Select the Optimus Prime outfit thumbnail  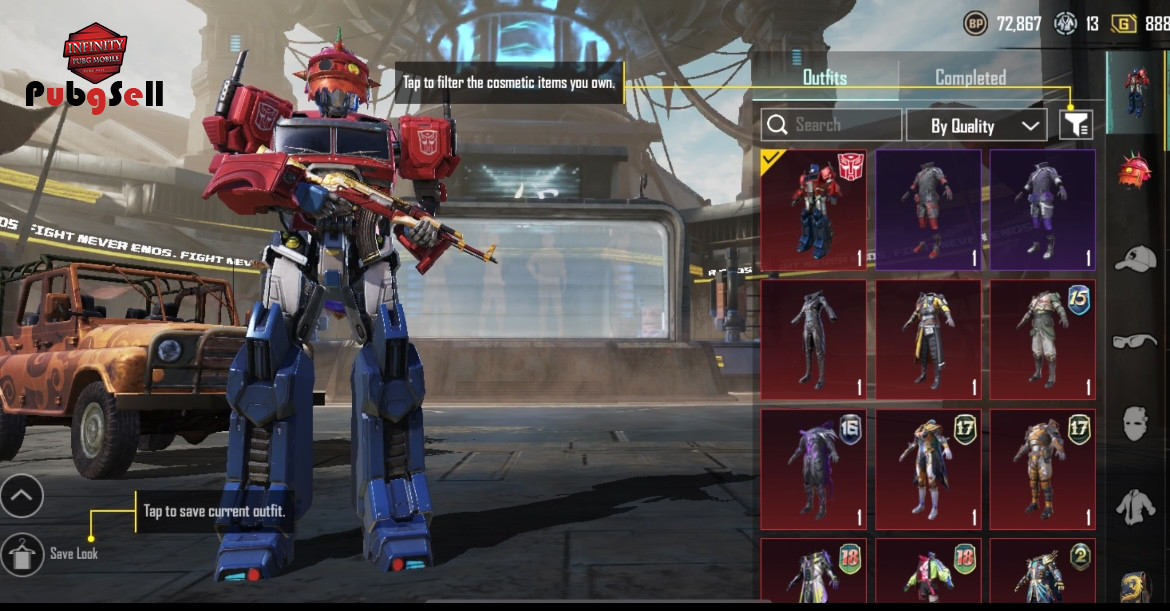pos(814,210)
